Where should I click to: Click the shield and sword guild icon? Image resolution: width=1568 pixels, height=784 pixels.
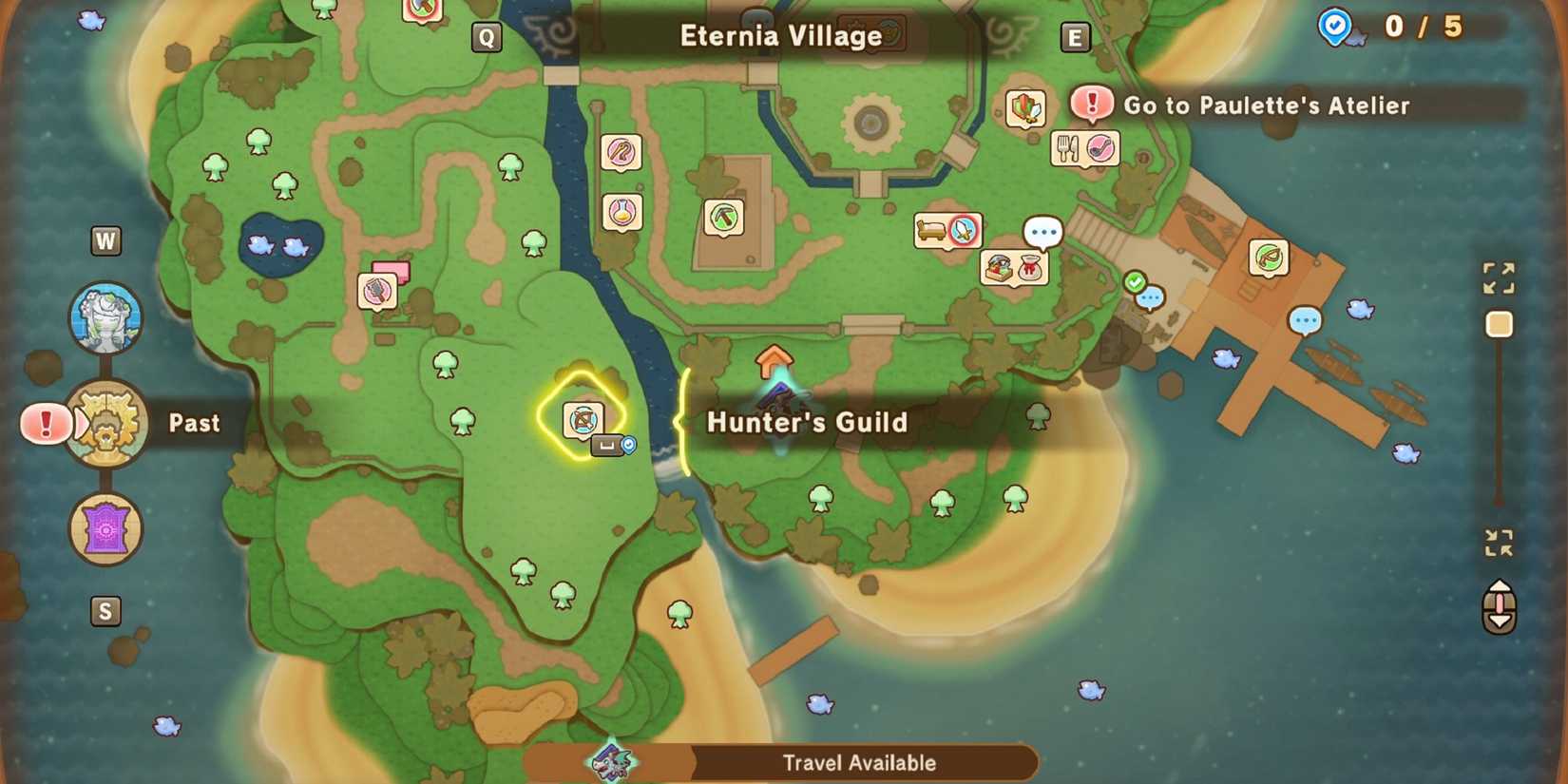tap(1024, 108)
